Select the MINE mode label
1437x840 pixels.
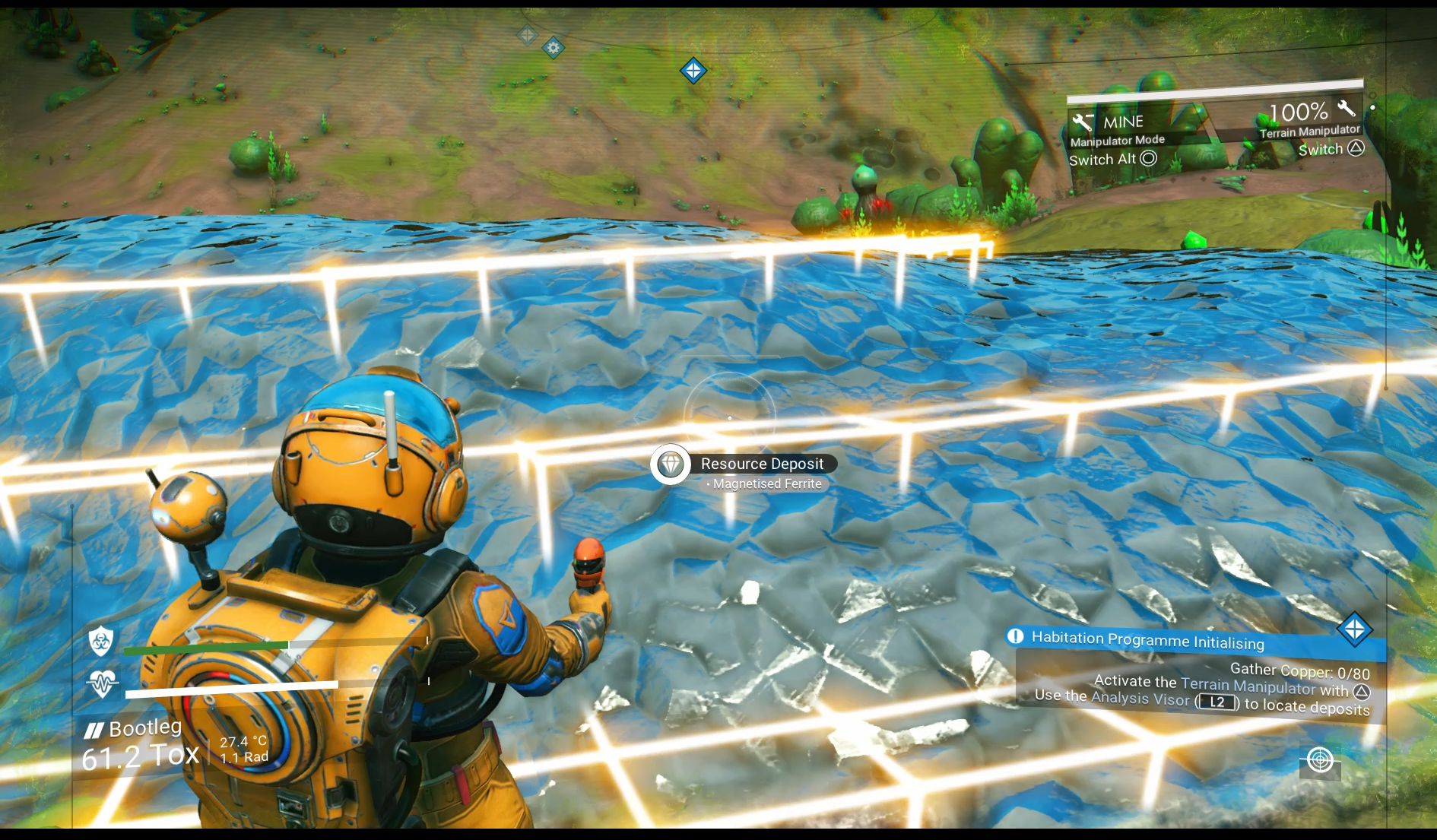coord(1123,122)
